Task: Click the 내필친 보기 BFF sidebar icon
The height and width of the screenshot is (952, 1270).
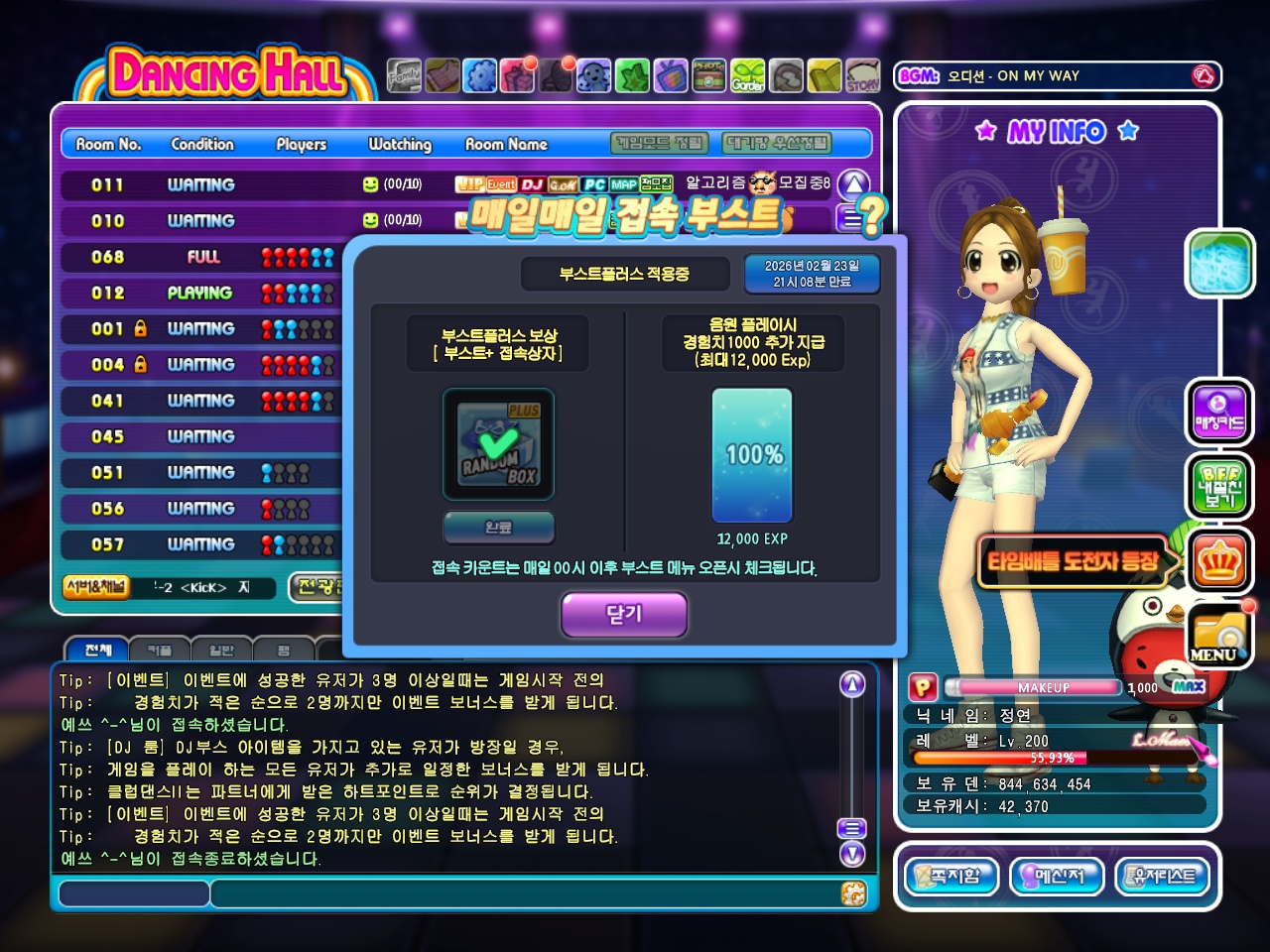Action: click(x=1220, y=486)
